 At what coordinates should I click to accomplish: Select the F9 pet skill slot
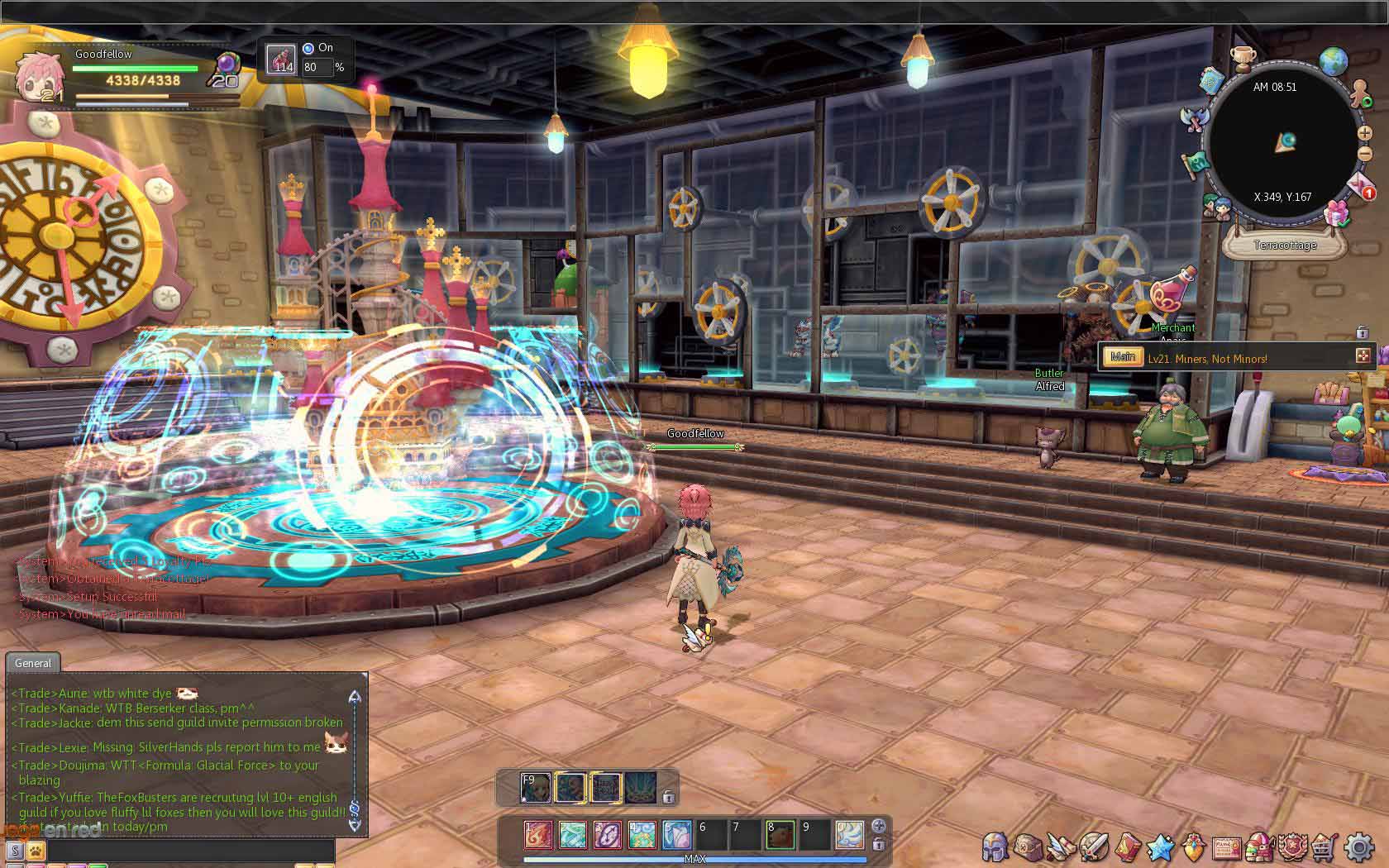point(535,788)
